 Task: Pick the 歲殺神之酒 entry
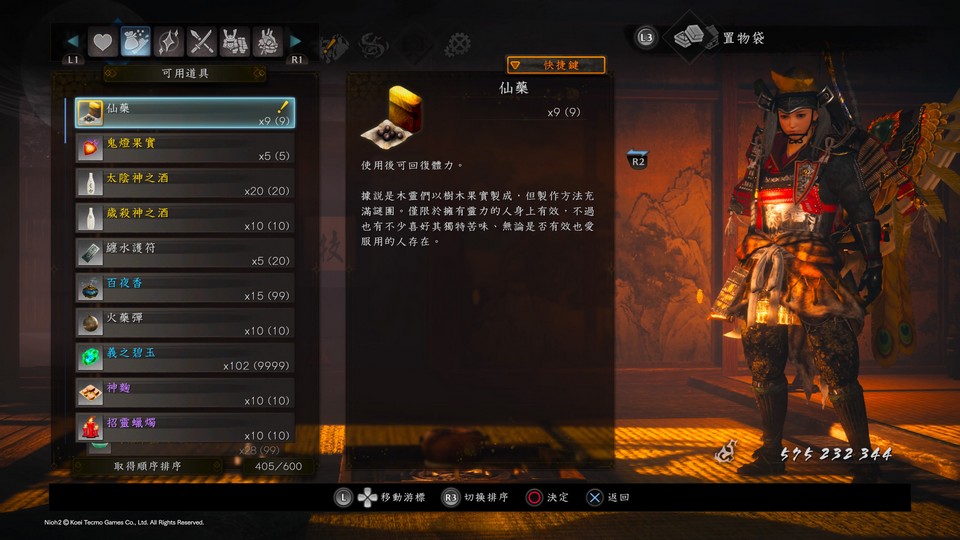click(x=185, y=218)
